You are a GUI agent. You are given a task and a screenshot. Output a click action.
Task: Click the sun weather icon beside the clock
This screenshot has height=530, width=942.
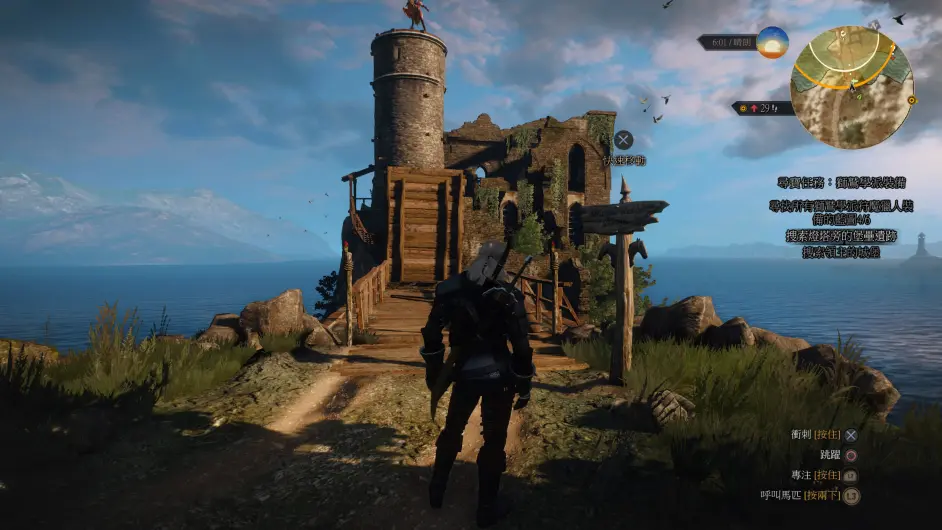click(772, 42)
